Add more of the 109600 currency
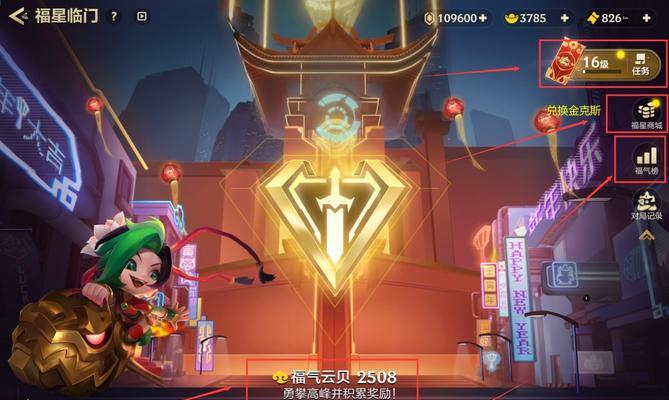 pyautogui.click(x=483, y=18)
